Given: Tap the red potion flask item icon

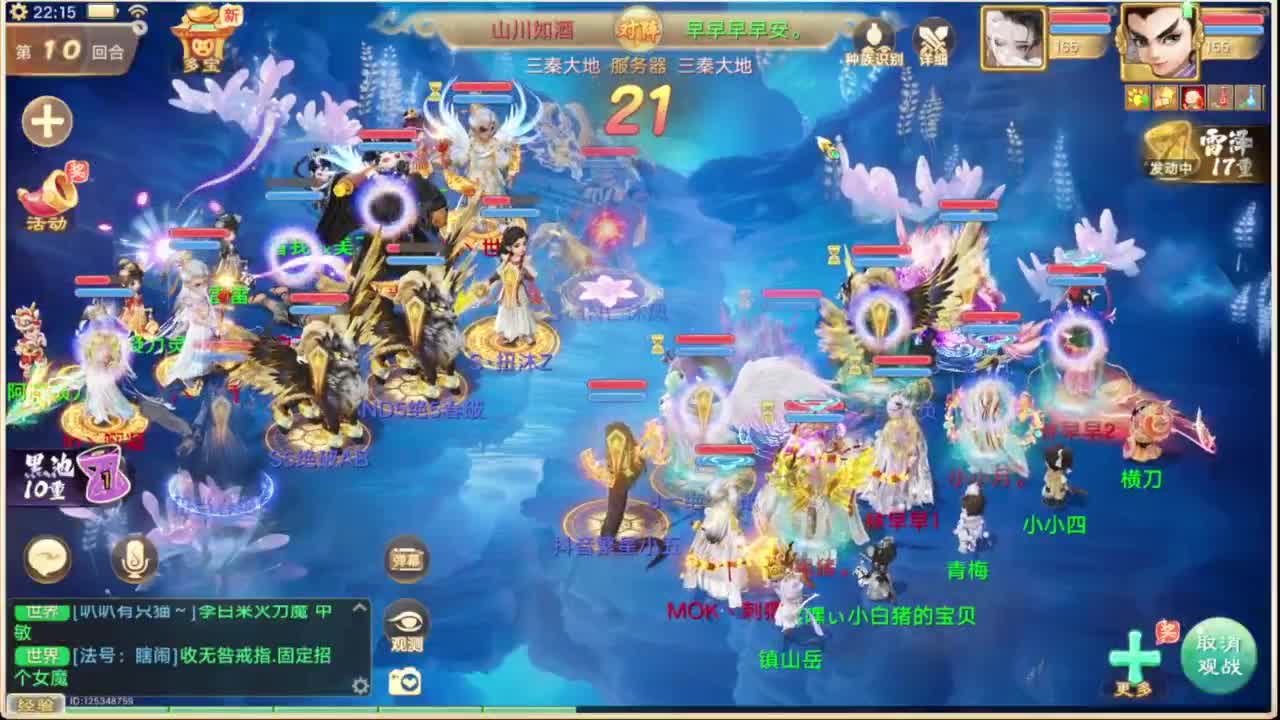Looking at the screenshot, I should click(1220, 97).
